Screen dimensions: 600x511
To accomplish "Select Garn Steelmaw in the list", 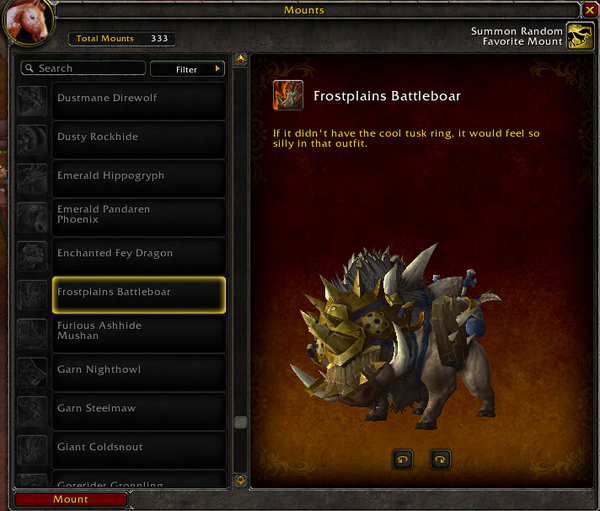I will tap(138, 409).
